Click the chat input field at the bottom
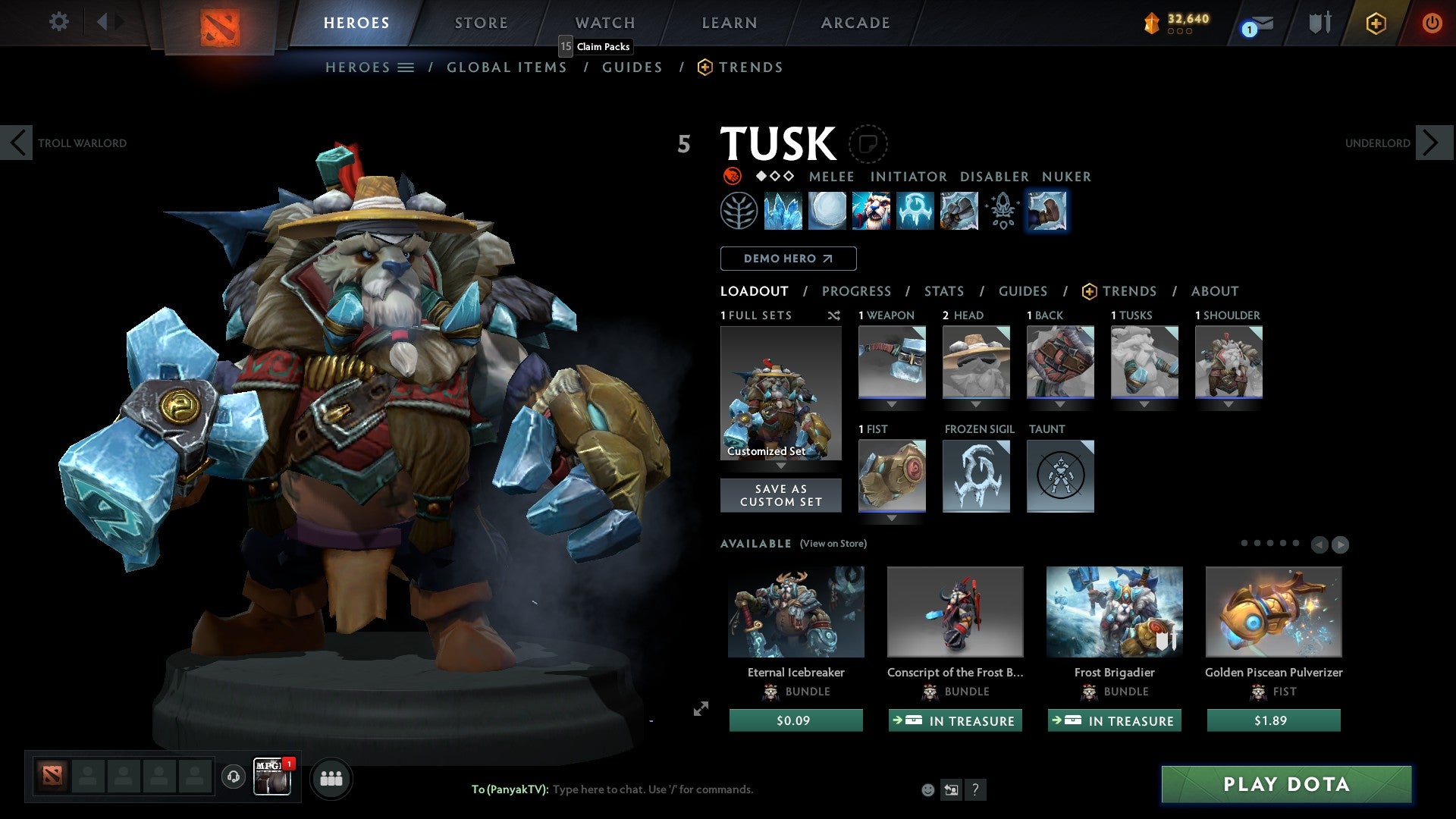1456x819 pixels. pyautogui.click(x=652, y=789)
